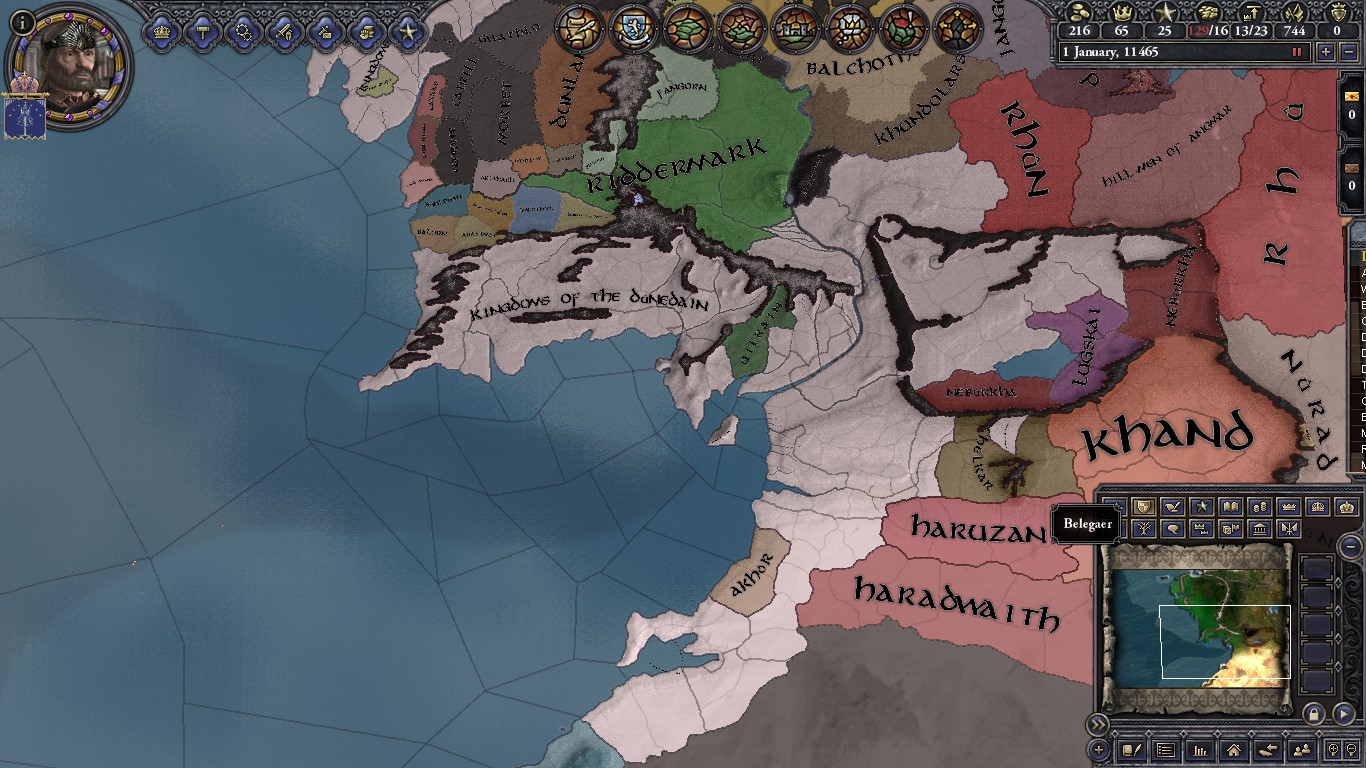
Task: Click the star icon to open the ambitions view
Action: (x=408, y=31)
